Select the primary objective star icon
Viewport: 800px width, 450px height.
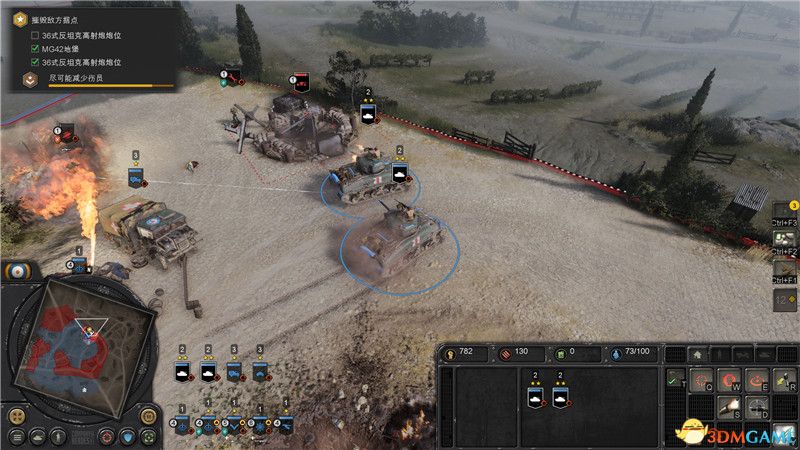tap(20, 18)
